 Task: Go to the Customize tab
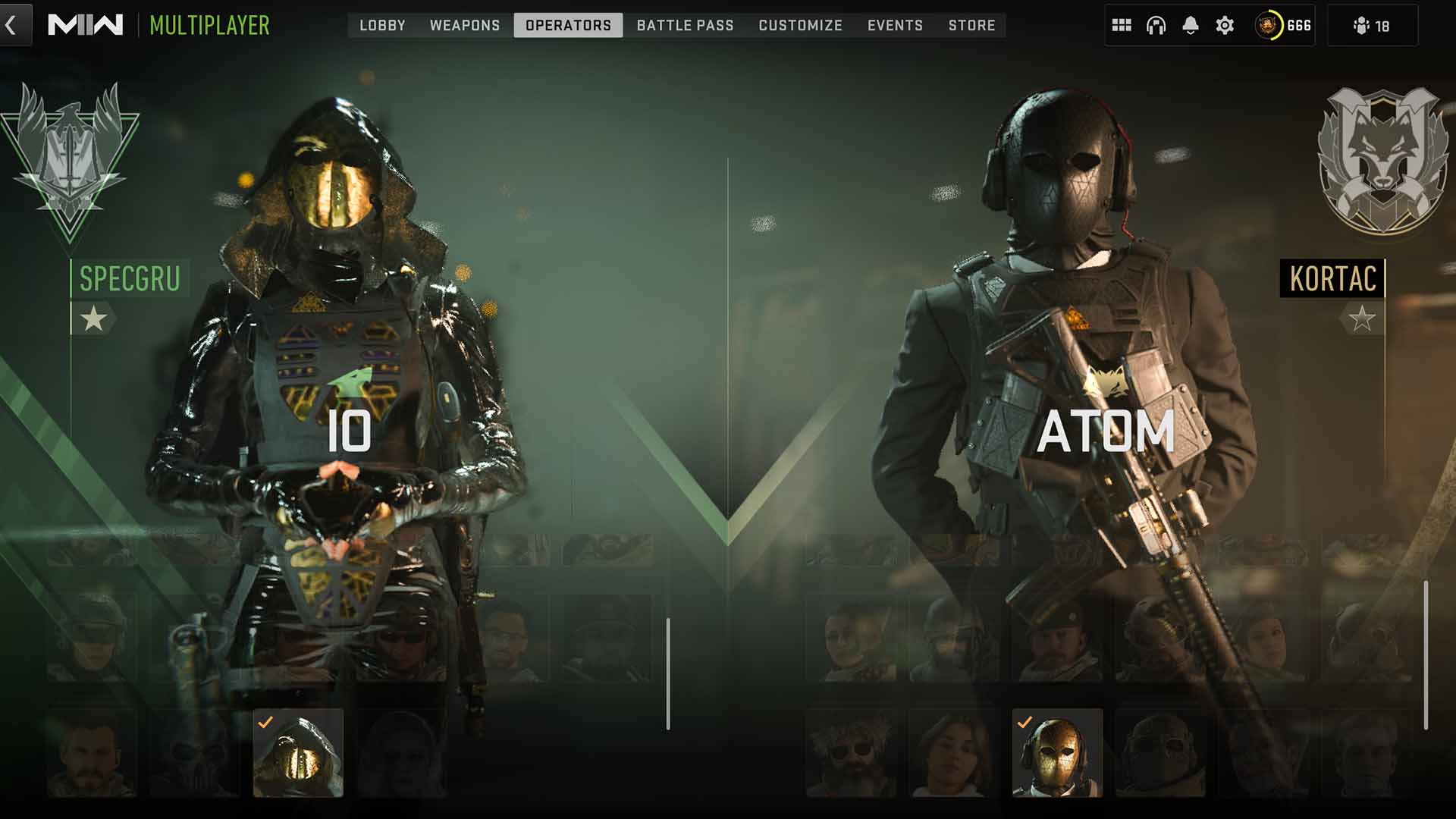pos(800,26)
